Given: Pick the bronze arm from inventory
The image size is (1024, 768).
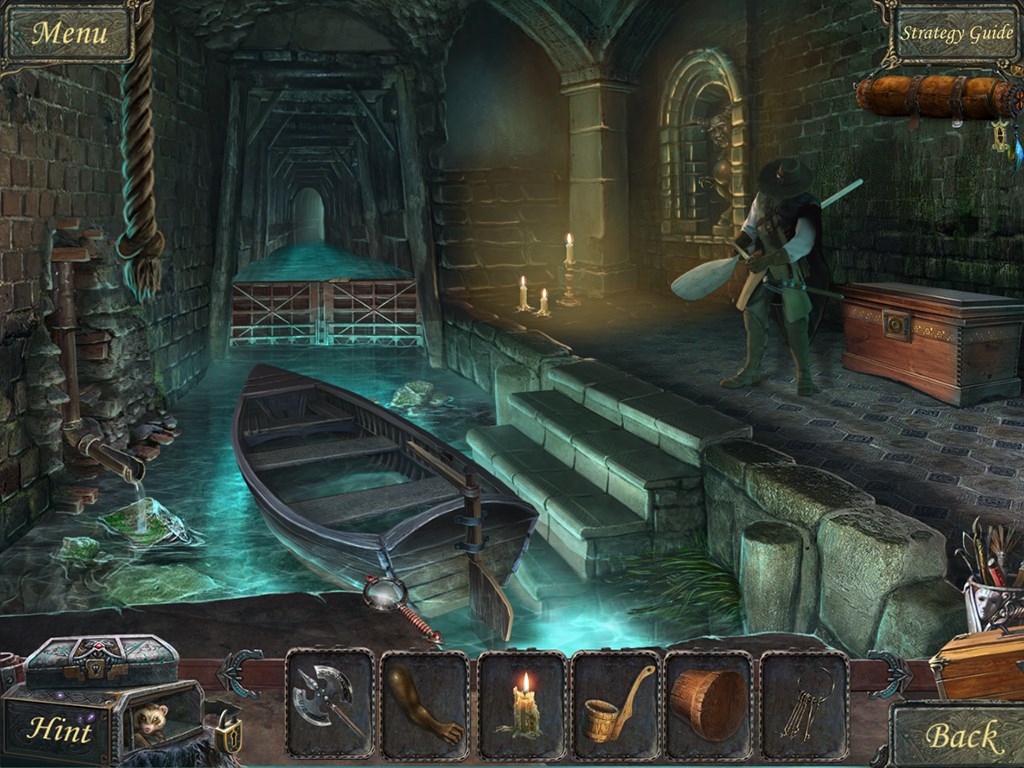Looking at the screenshot, I should point(425,703).
